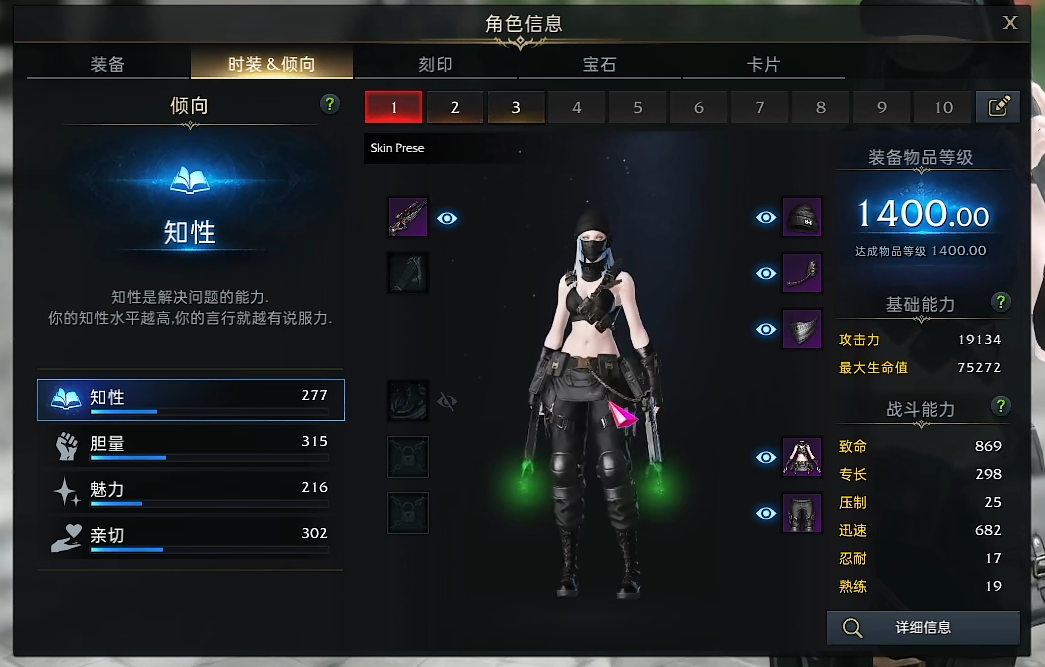Select the 宝石 tab
The height and width of the screenshot is (667, 1045).
point(599,65)
